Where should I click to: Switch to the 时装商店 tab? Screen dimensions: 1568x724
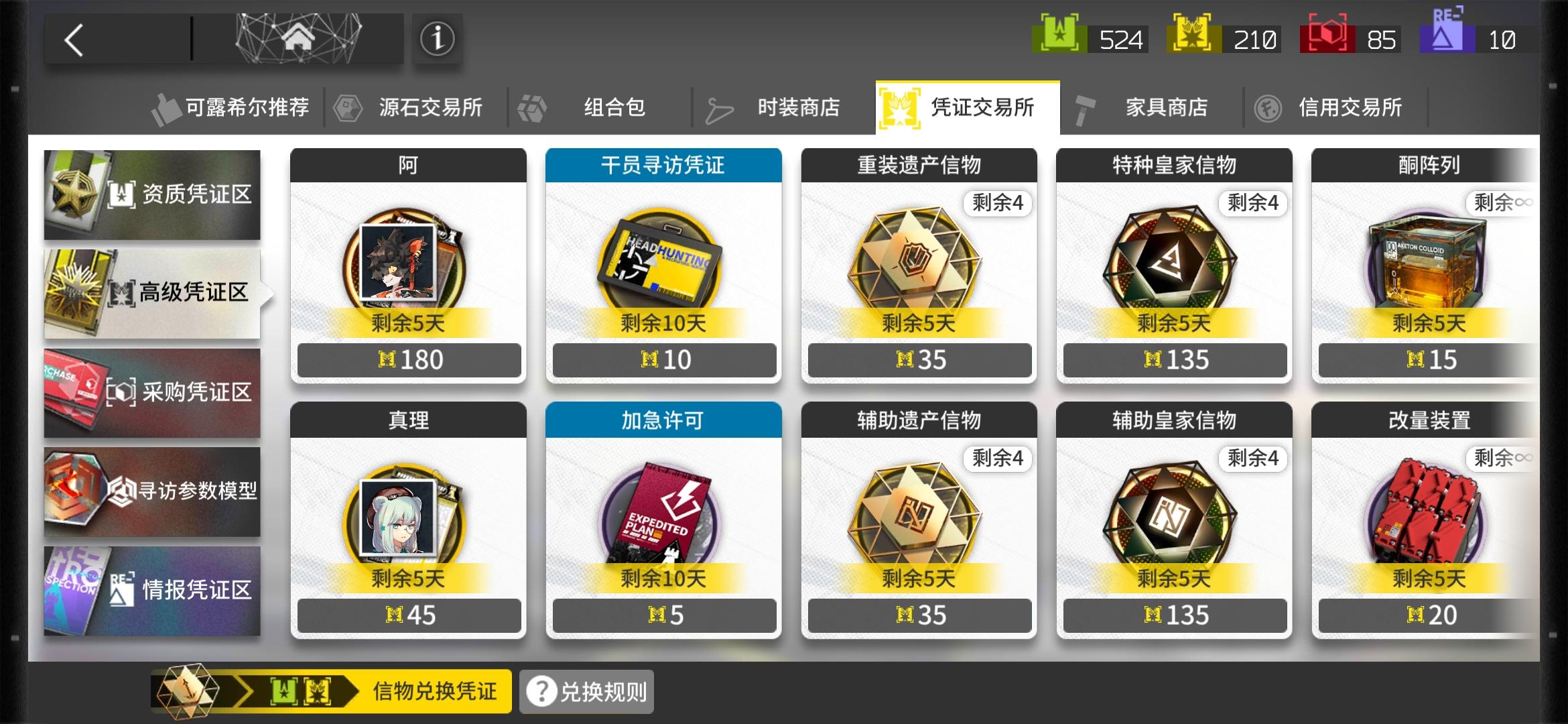pyautogui.click(x=799, y=107)
